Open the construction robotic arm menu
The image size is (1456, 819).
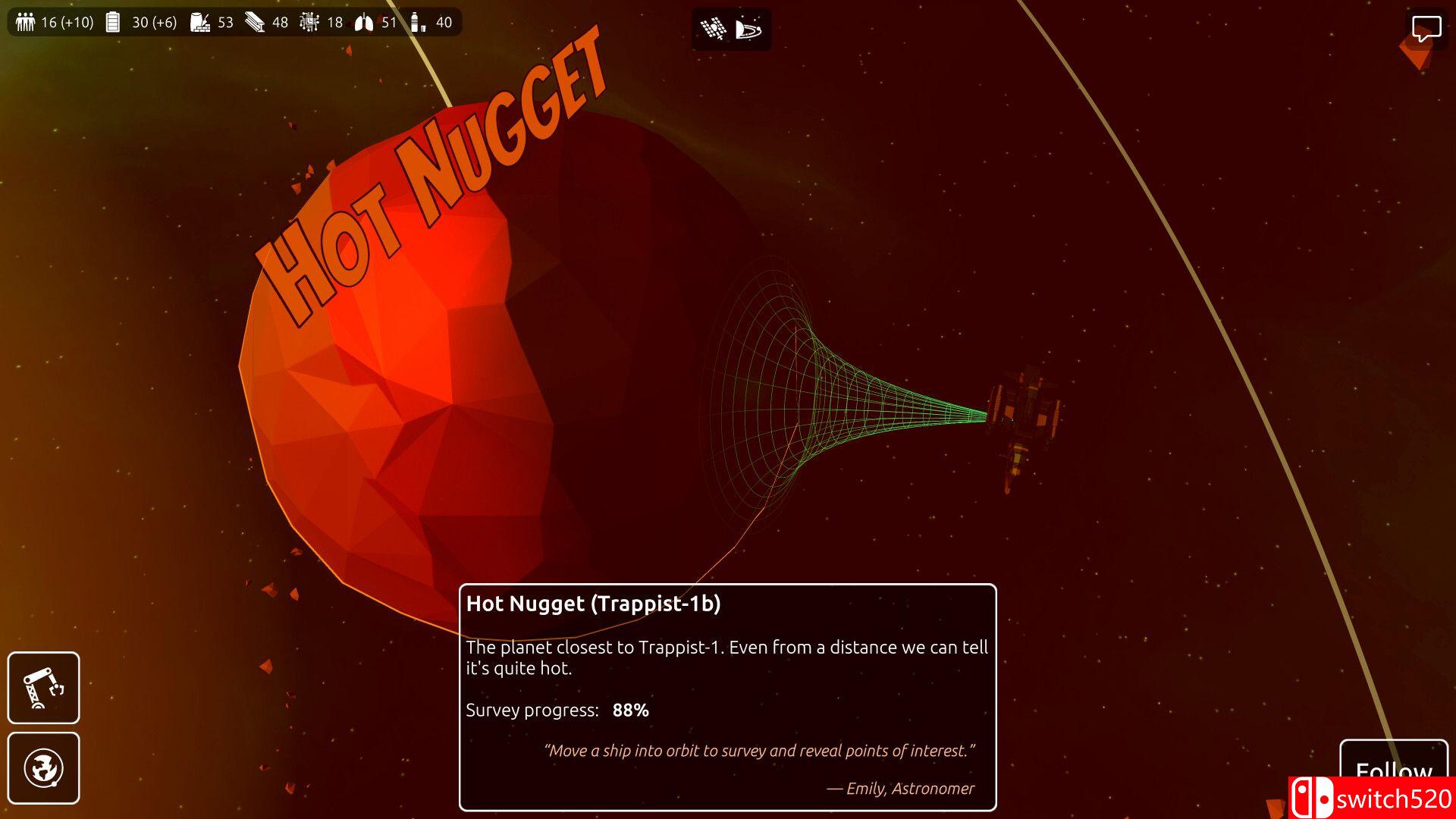tap(43, 687)
